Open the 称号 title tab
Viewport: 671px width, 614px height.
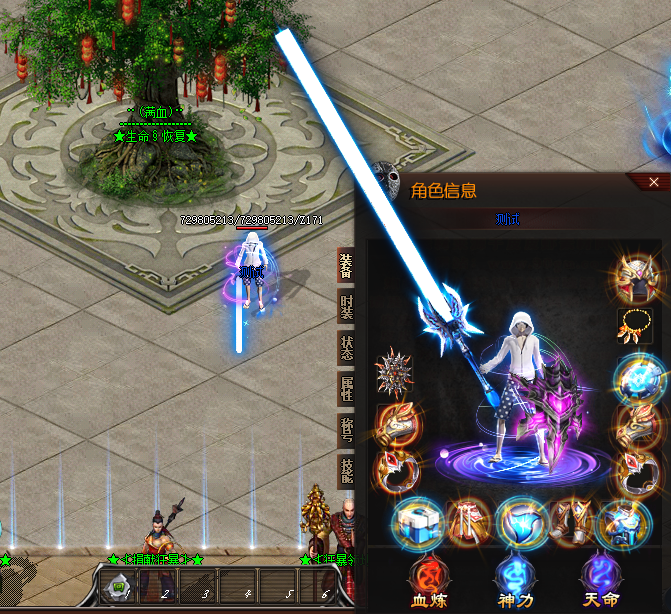[x=346, y=430]
